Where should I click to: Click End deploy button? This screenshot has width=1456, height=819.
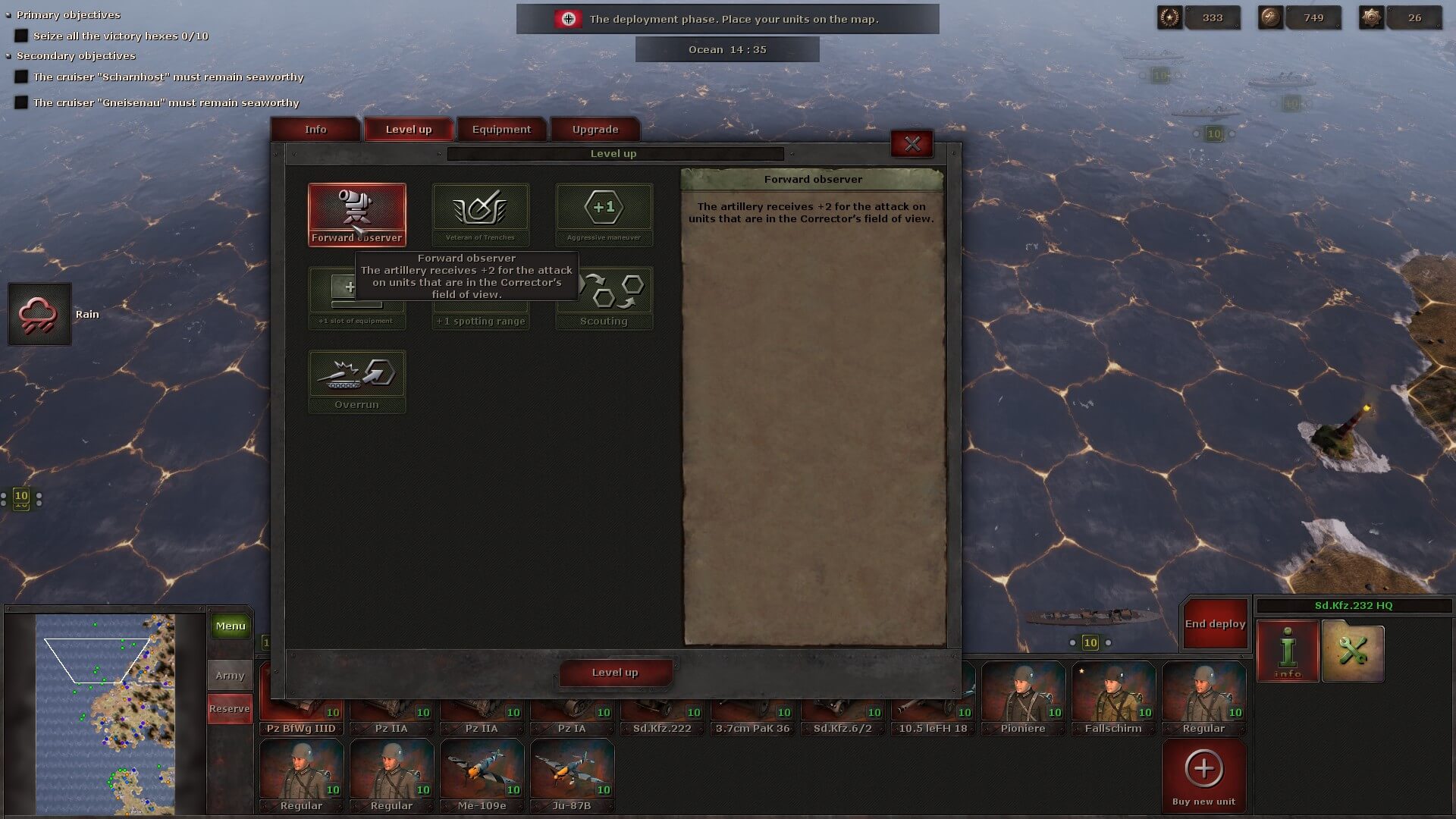[1215, 624]
